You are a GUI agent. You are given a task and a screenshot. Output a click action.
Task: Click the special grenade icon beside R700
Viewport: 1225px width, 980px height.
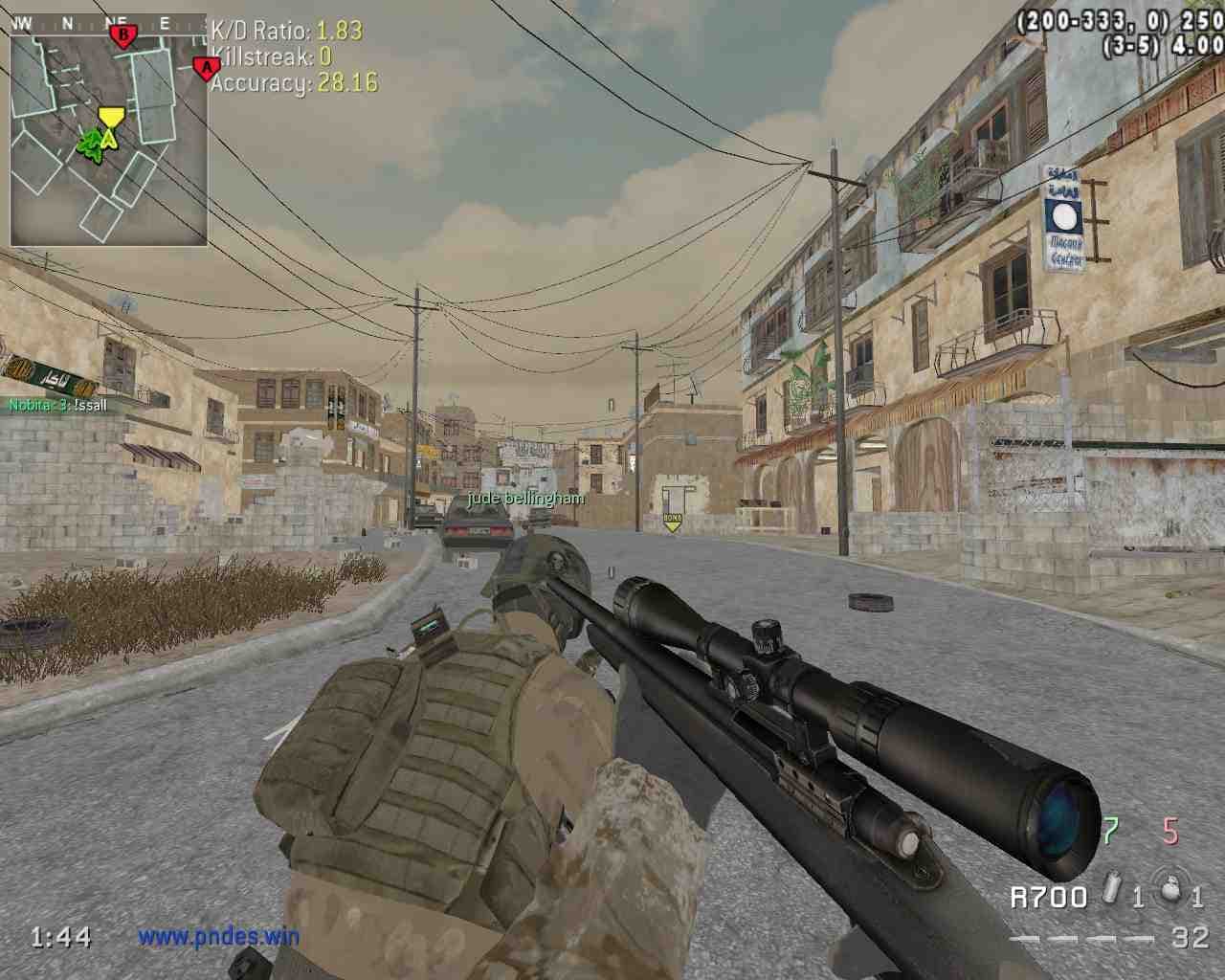click(x=1110, y=889)
